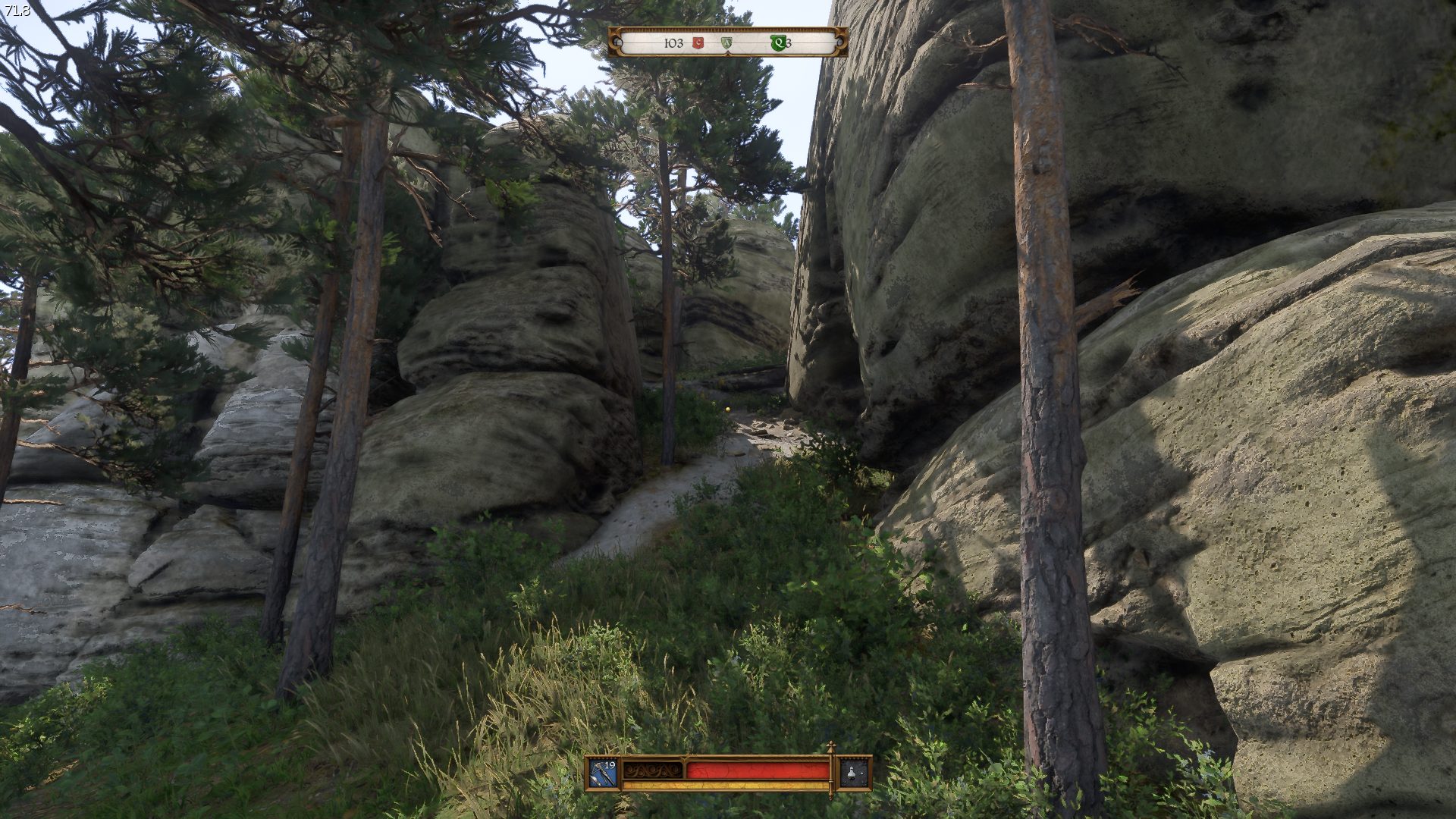
Task: Click the red C shield compass marker
Action: 698,44
